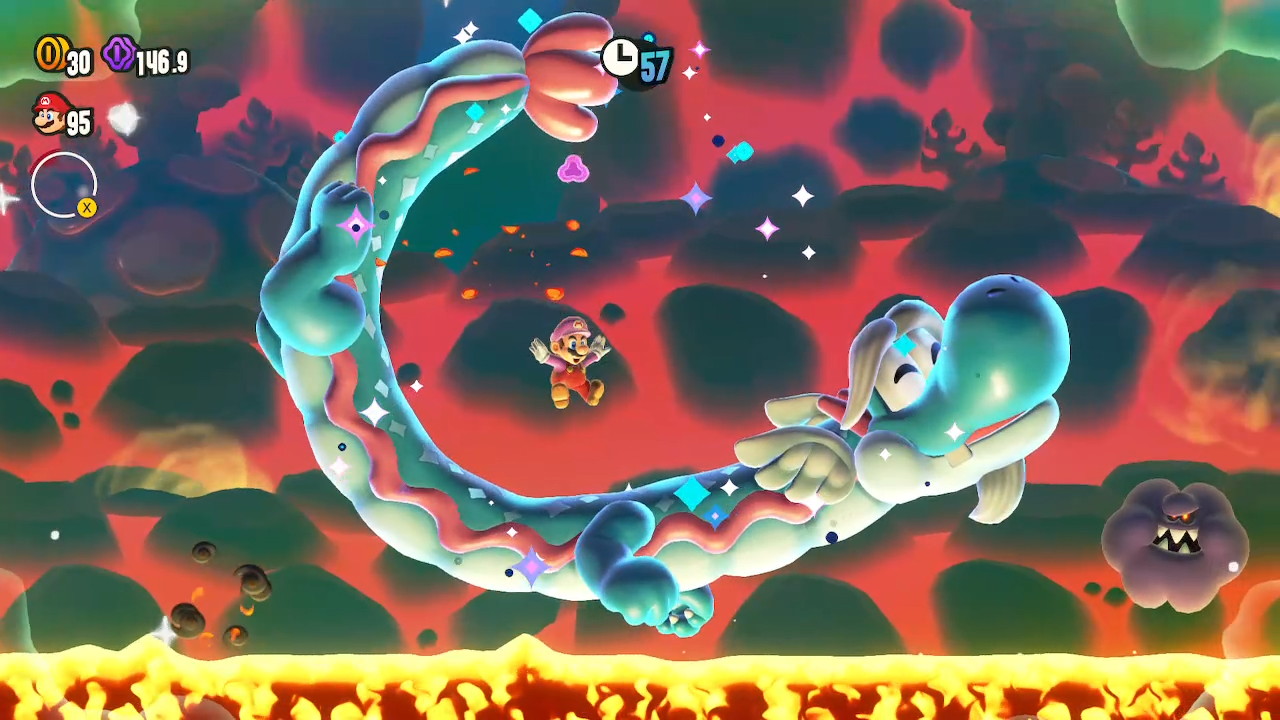Viewport: 1280px width, 720px height.
Task: Click the small cyan gem on Yoshi's neck
Action: [906, 346]
